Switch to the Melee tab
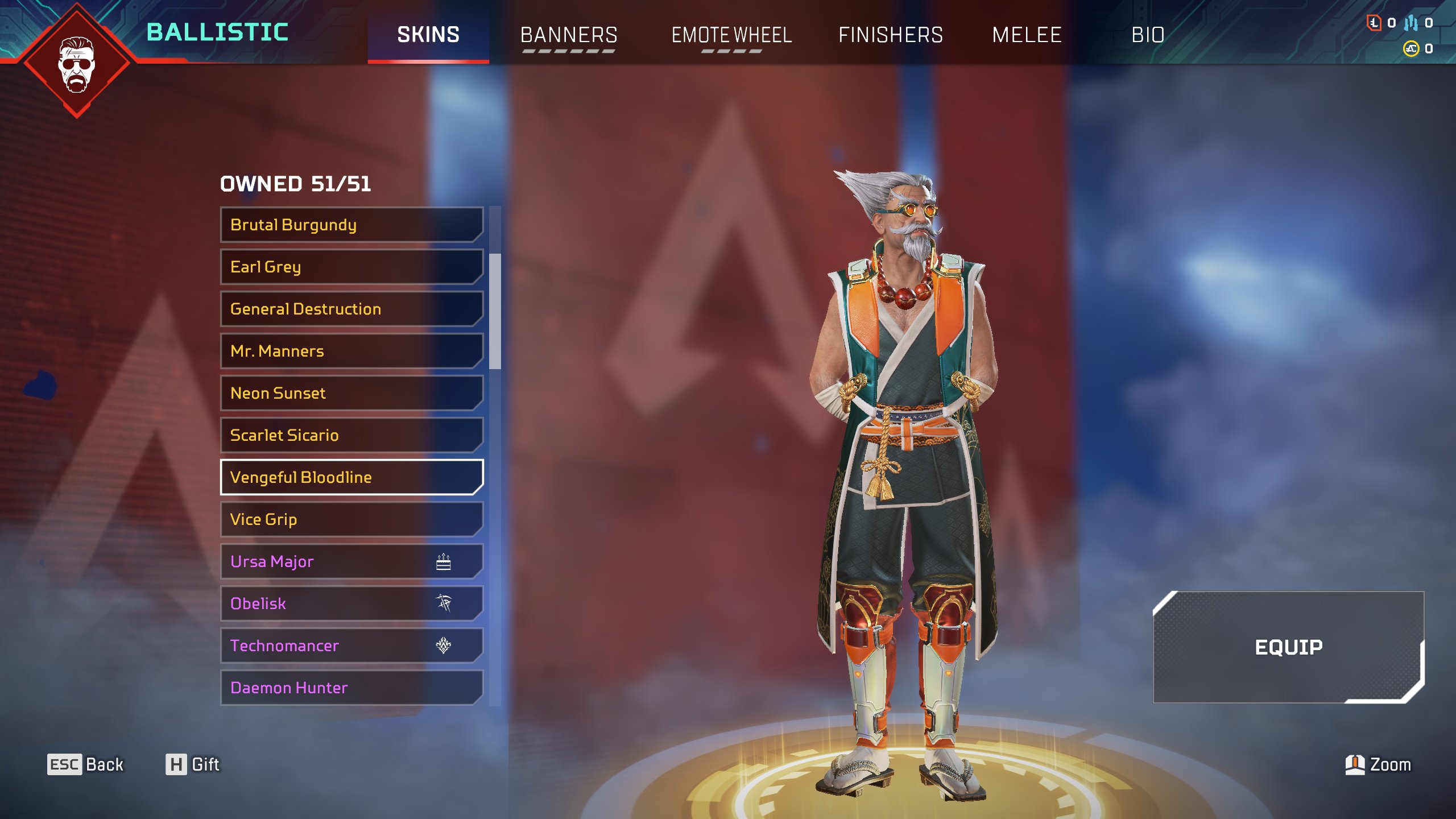The height and width of the screenshot is (819, 1456). pyautogui.click(x=1027, y=35)
